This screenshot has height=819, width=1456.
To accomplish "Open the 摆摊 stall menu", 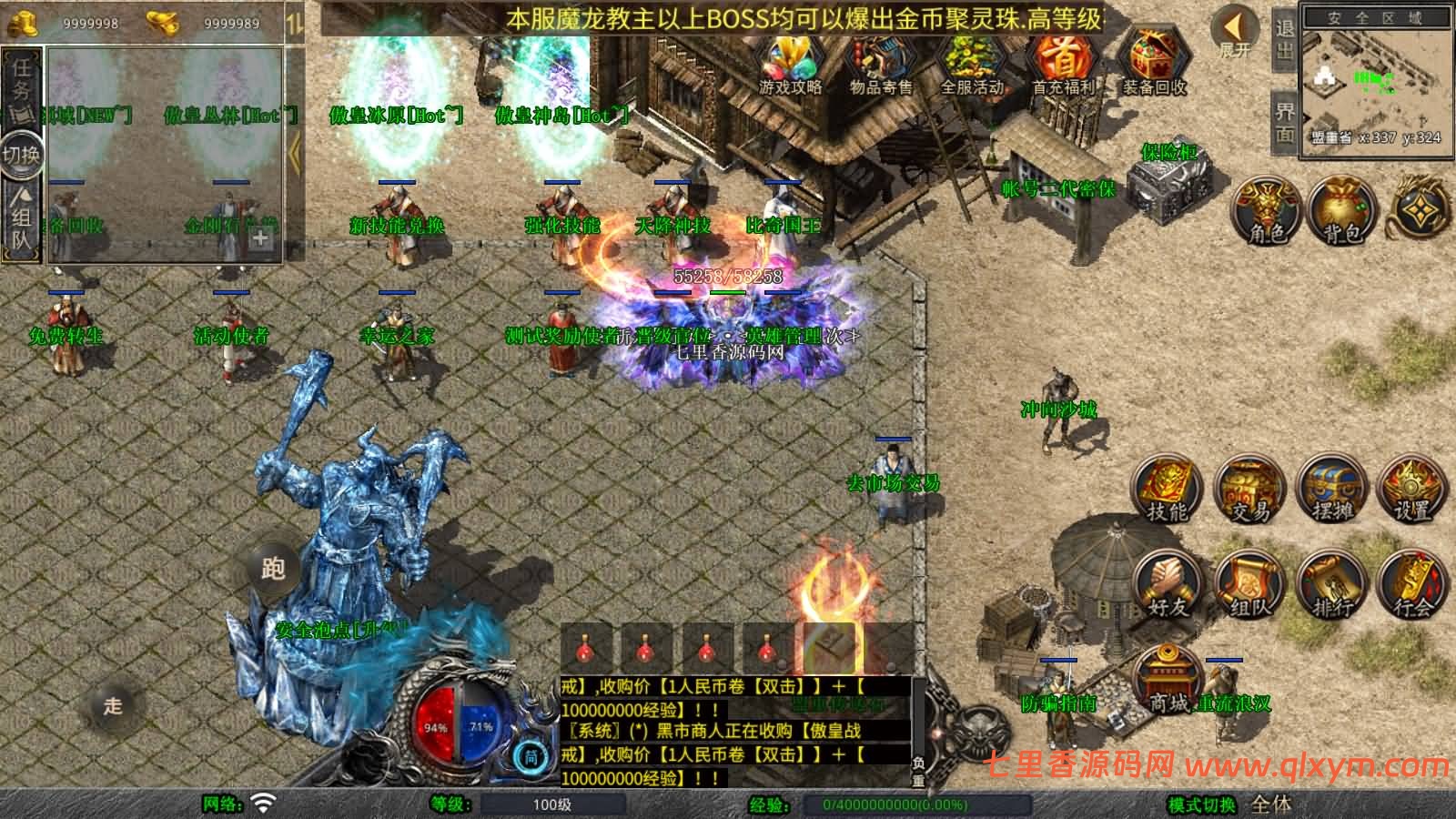I will [1332, 490].
